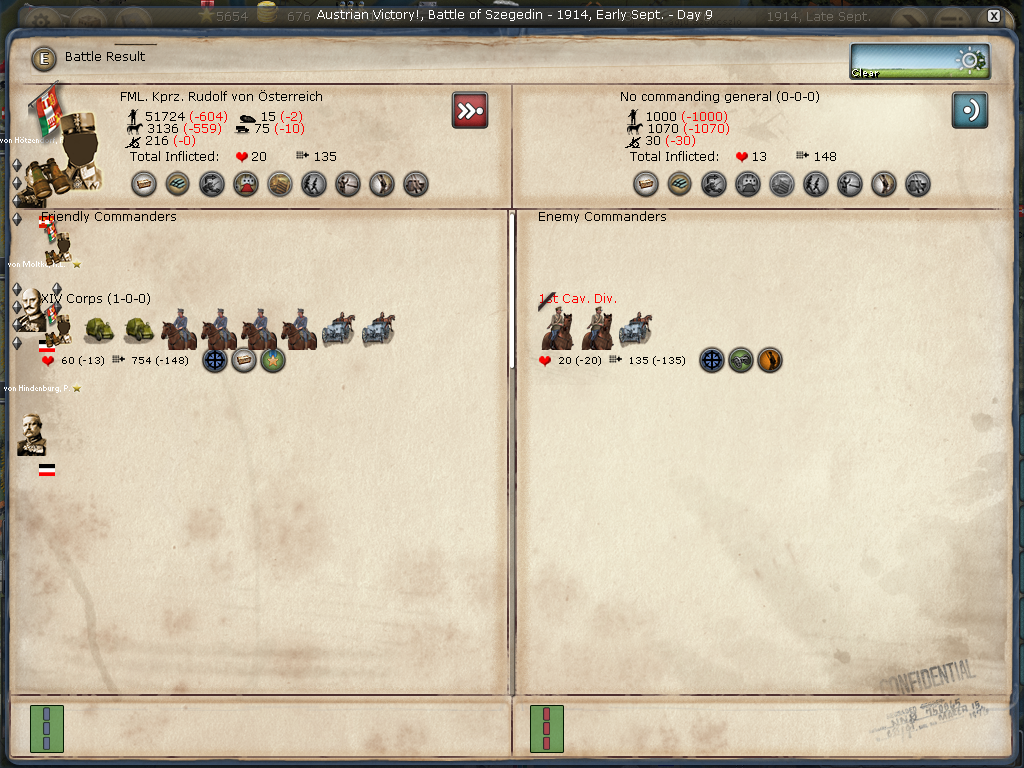The image size is (1024, 768).
Task: Select the first armored car in XIV Corps
Action: pyautogui.click(x=98, y=331)
